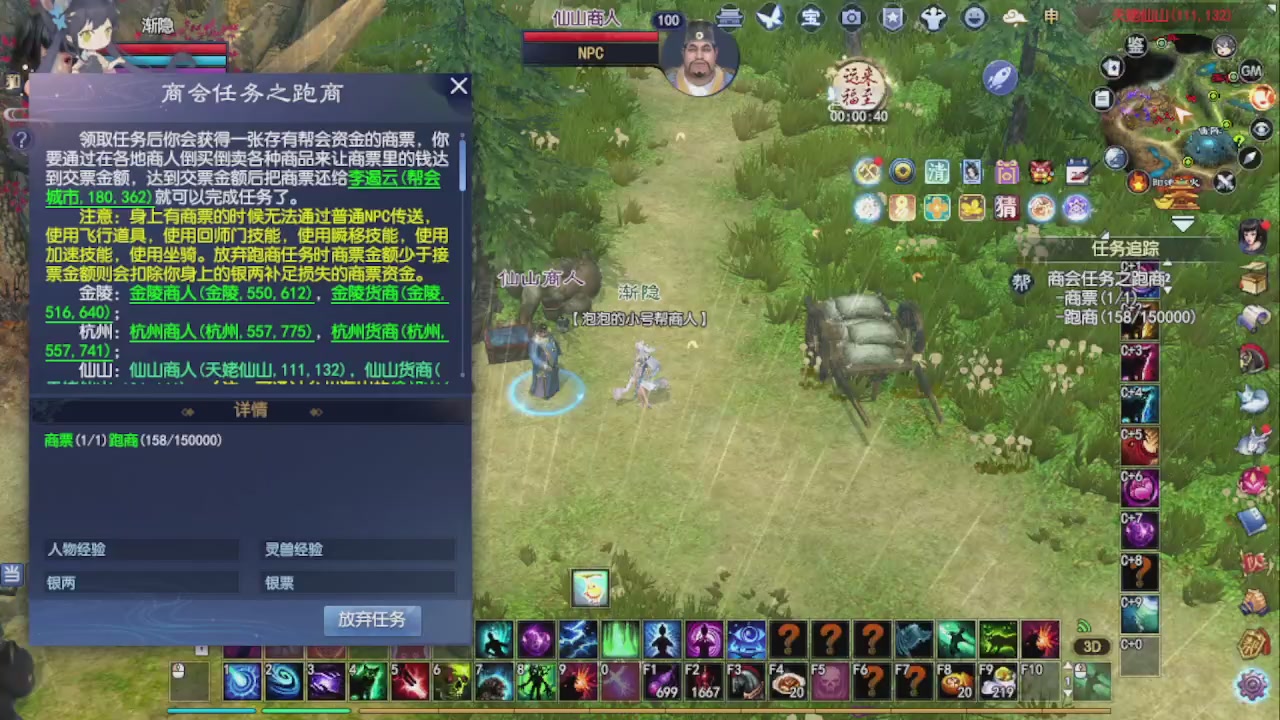
Task: Open the smiley emoji icon in the top bar
Action: tap(973, 17)
